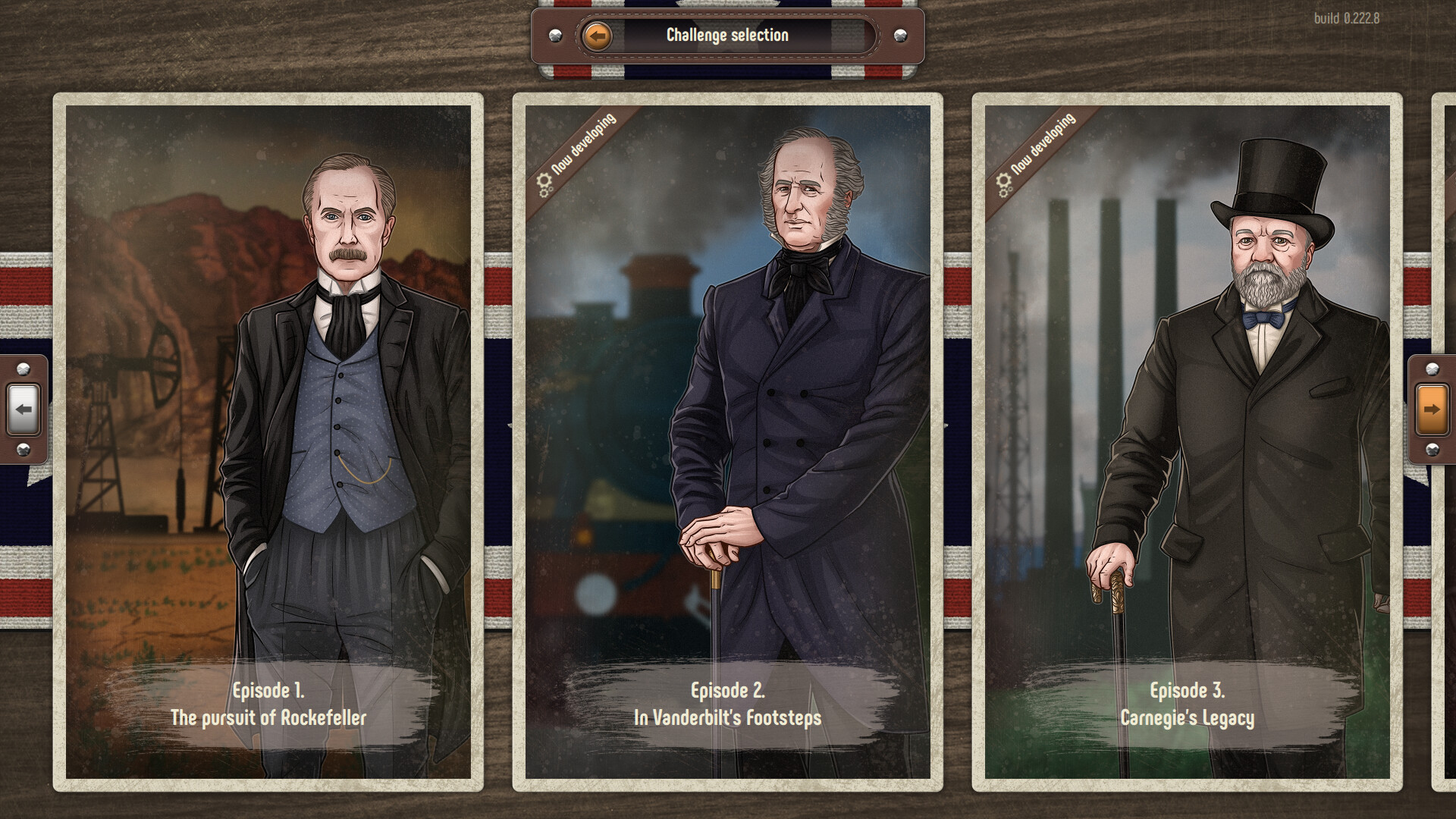This screenshot has height=819, width=1456.
Task: Click the left screw icon on the header plate
Action: pos(555,33)
